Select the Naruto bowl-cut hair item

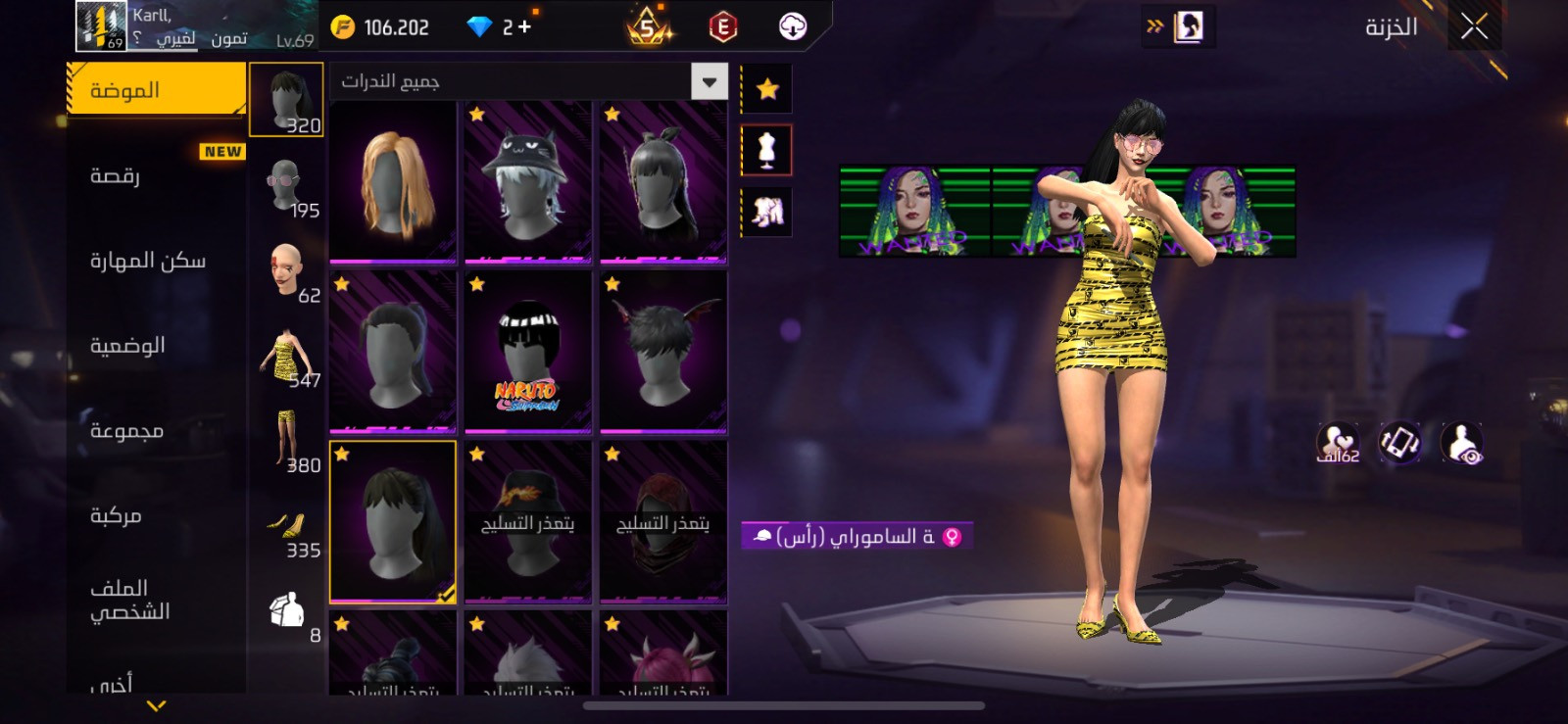click(x=528, y=353)
